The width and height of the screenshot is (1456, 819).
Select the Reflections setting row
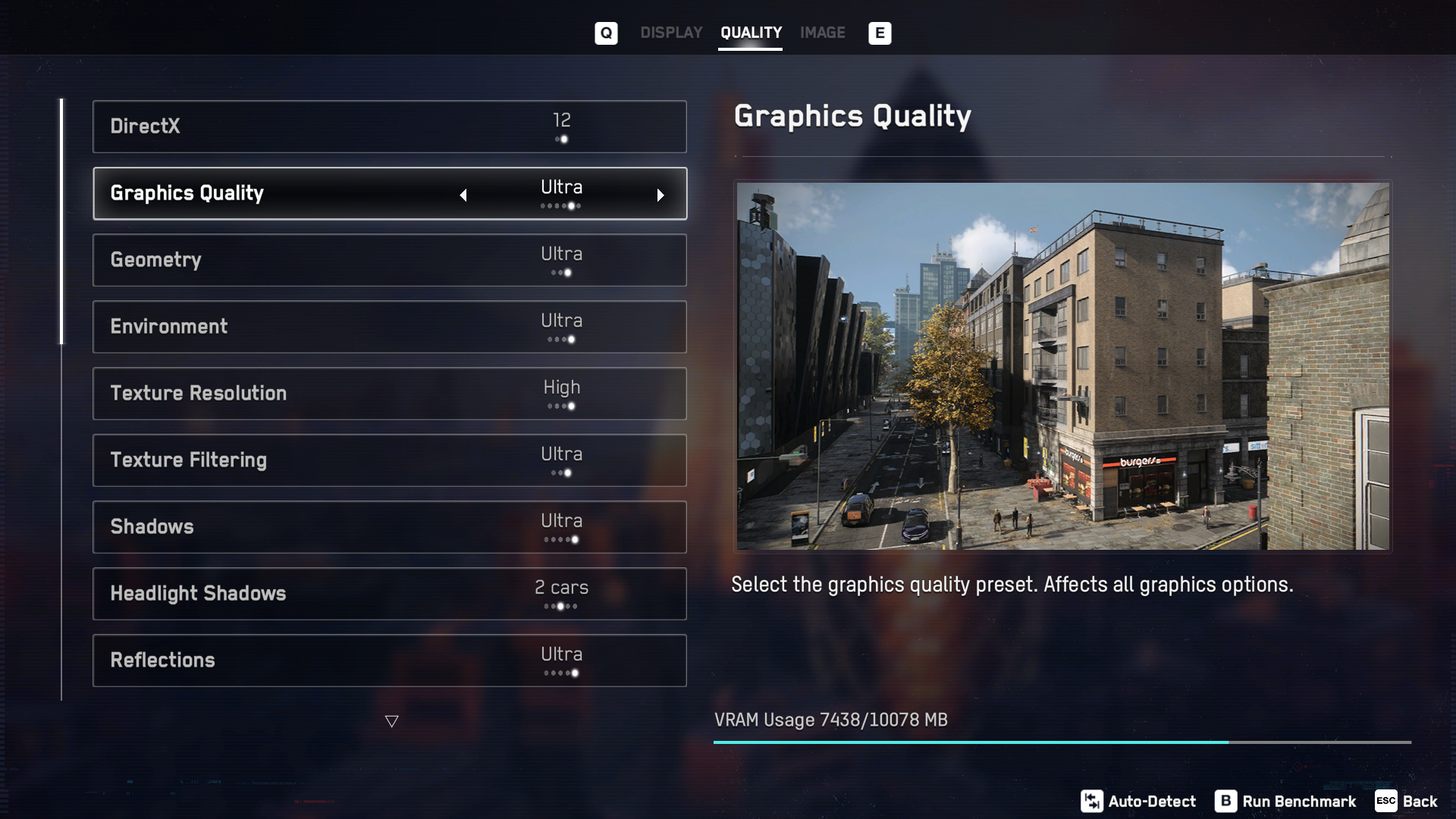(389, 661)
